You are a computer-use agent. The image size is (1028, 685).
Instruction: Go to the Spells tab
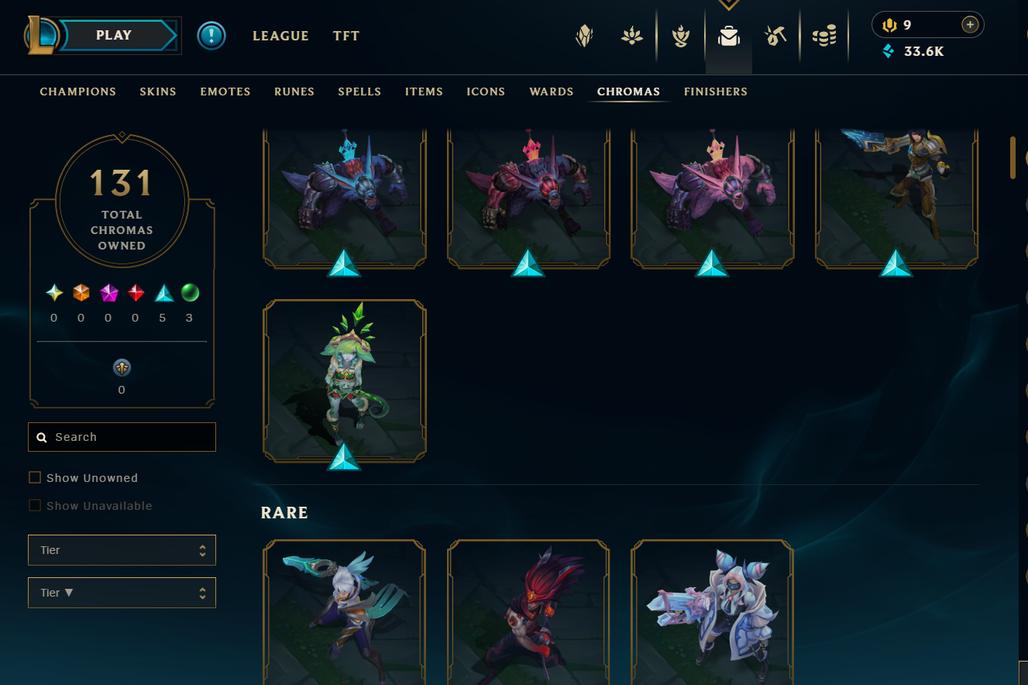pos(359,92)
